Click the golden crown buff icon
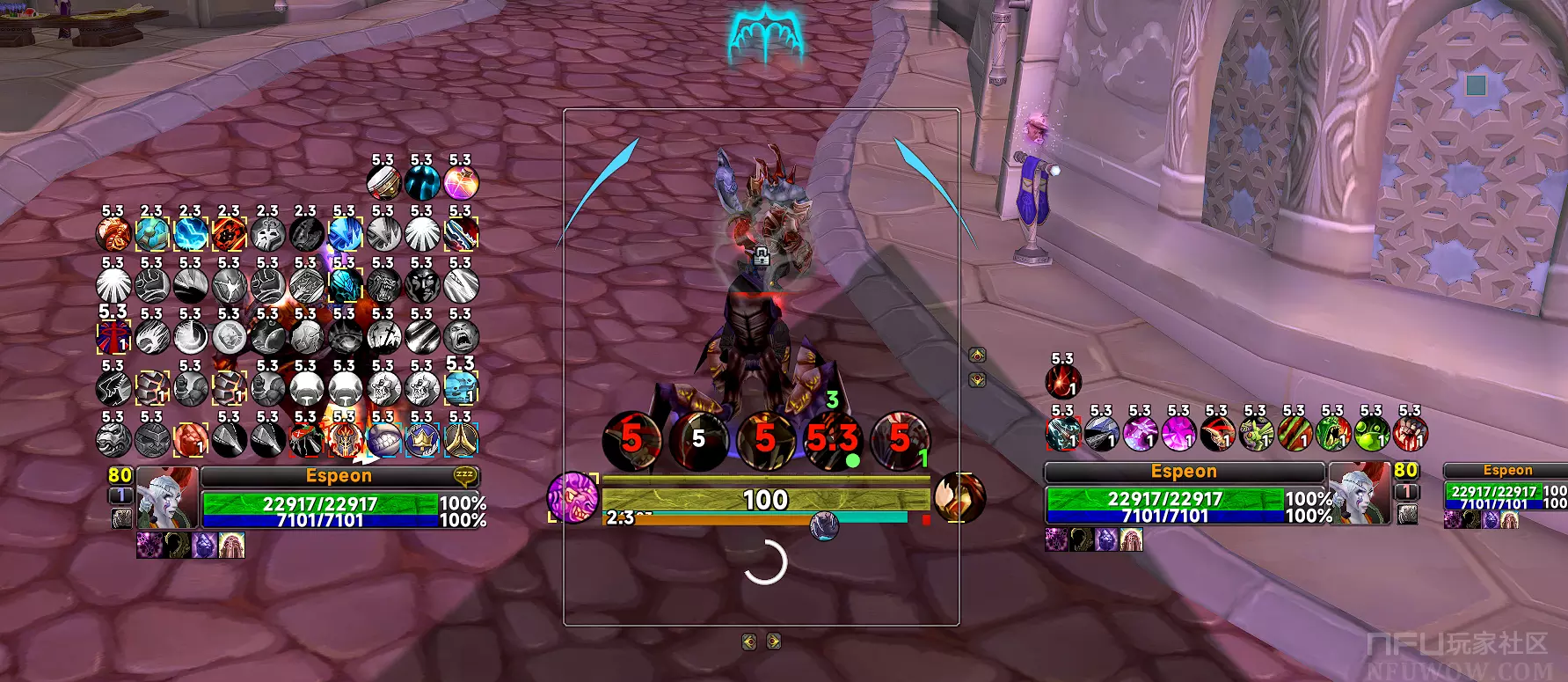The width and height of the screenshot is (1568, 682). (x=422, y=439)
